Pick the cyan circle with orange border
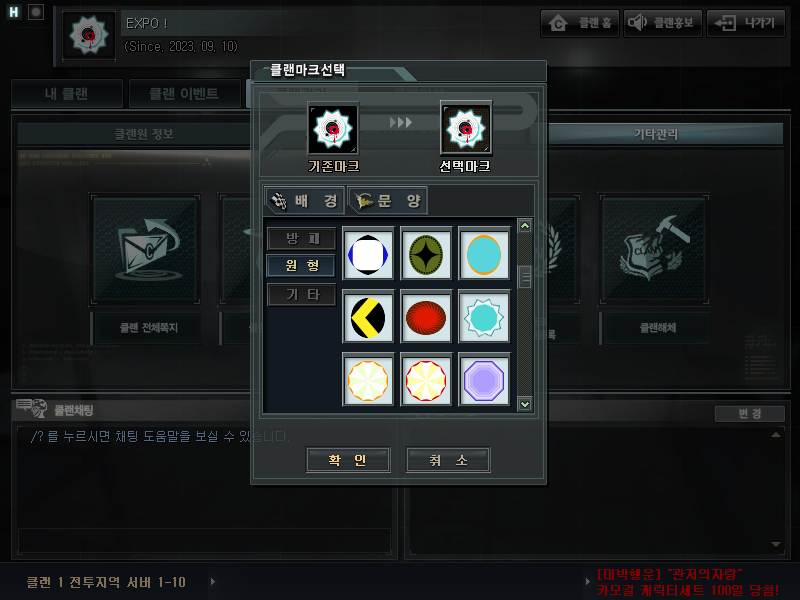This screenshot has height=600, width=800. 484,254
